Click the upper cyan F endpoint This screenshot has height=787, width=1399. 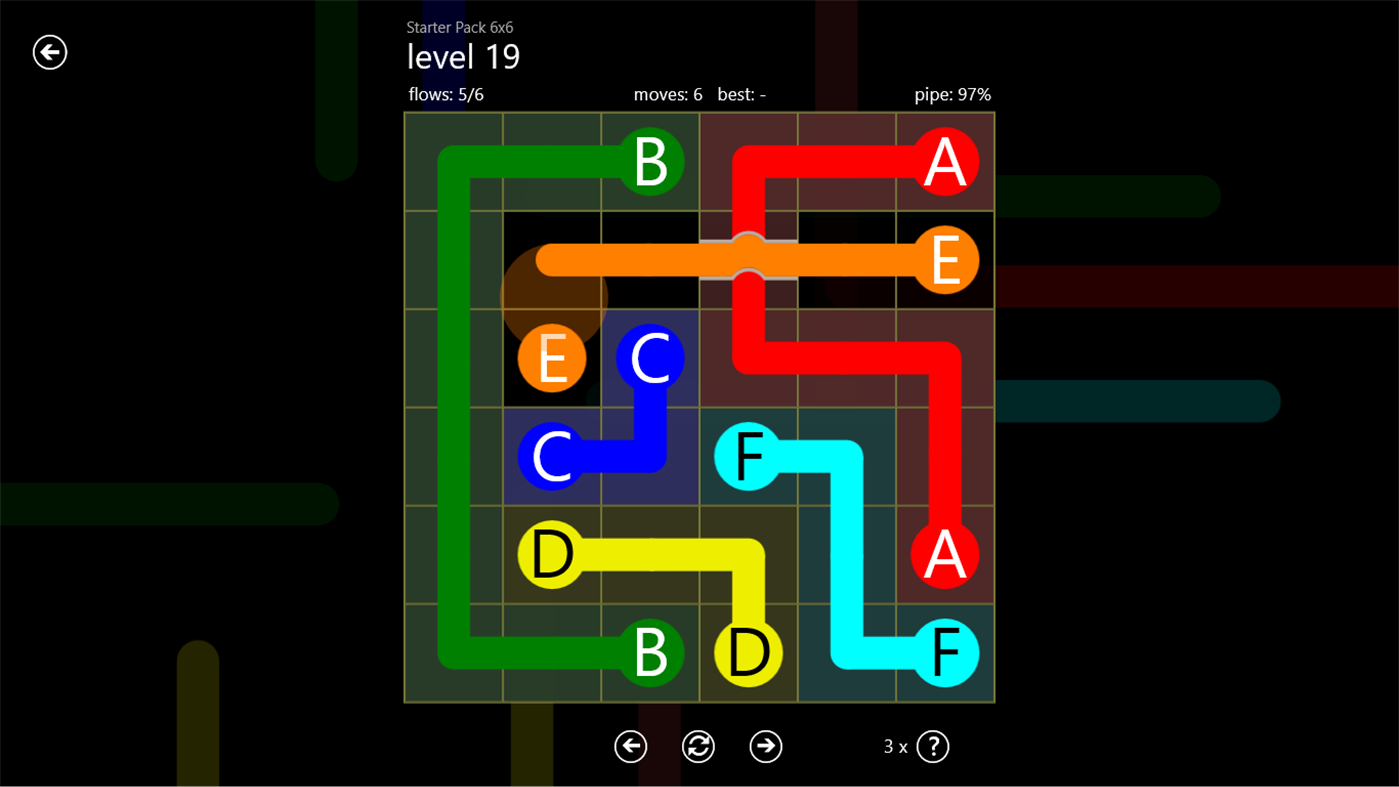pyautogui.click(x=747, y=456)
